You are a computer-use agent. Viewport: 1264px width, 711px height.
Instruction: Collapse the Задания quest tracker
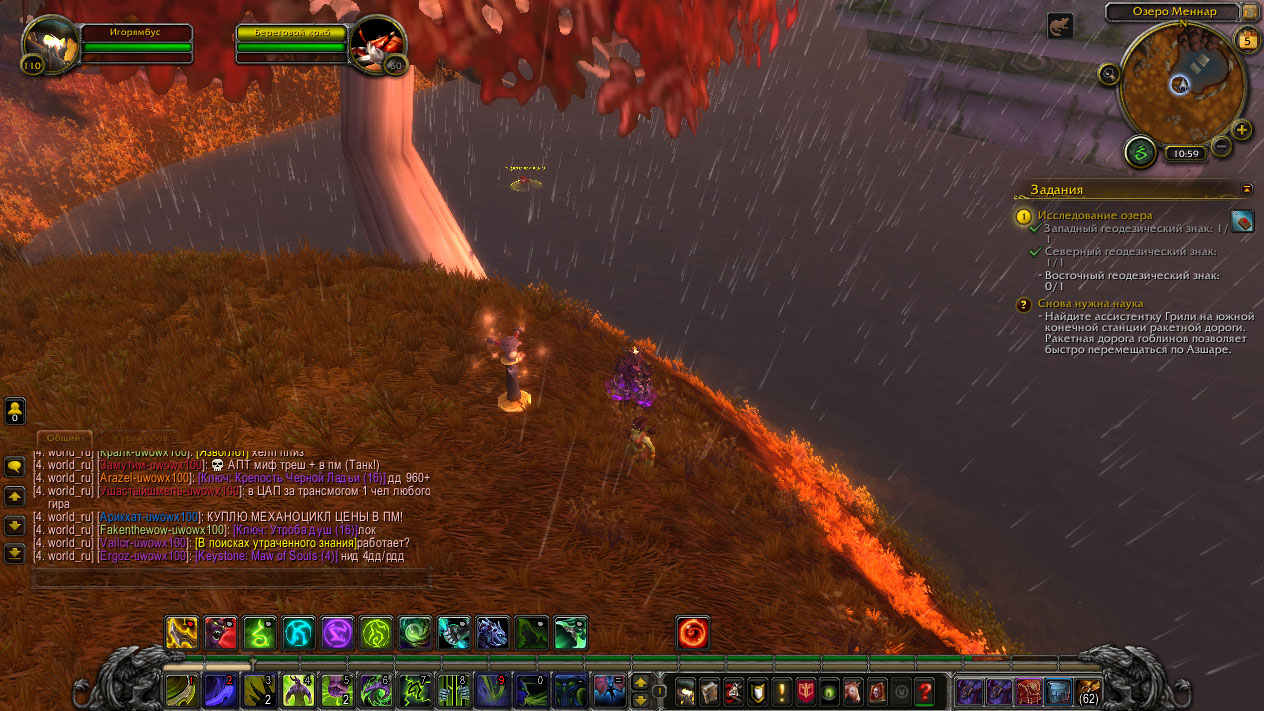(1246, 188)
